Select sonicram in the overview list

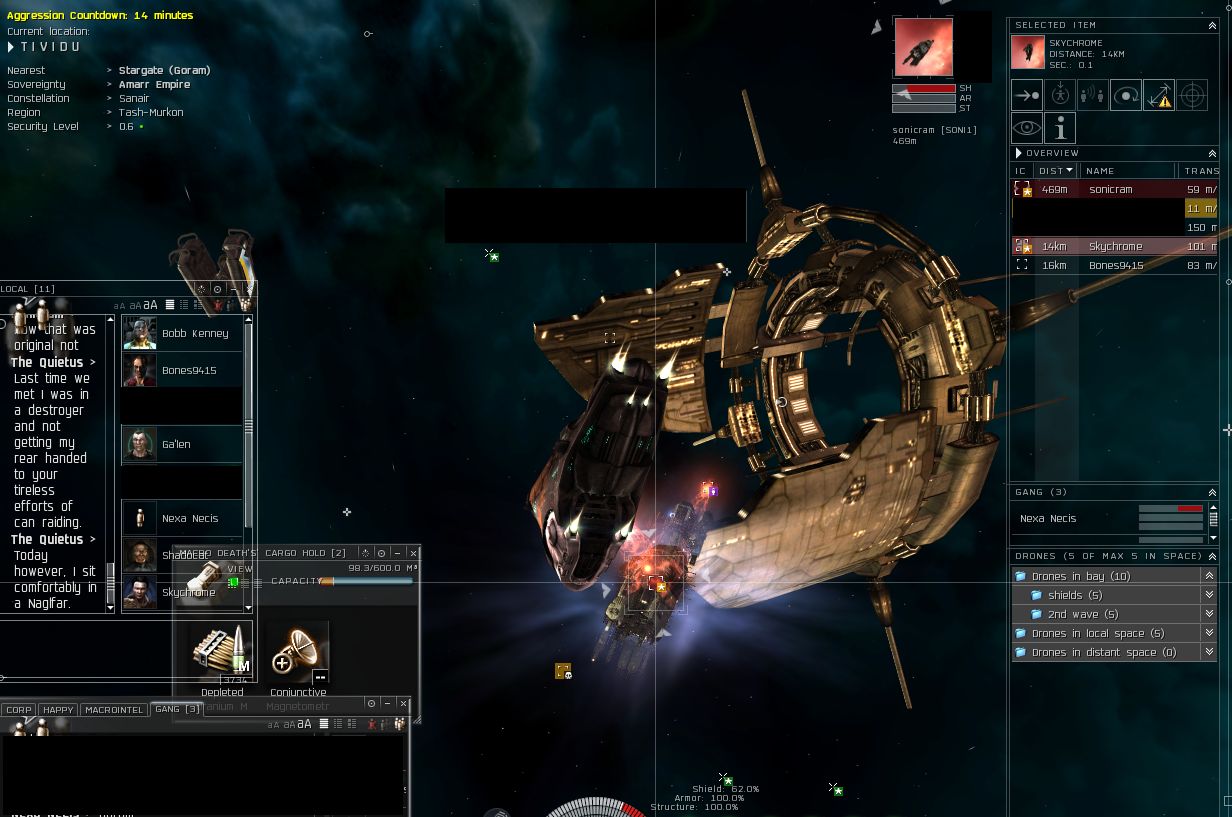tap(1110, 189)
